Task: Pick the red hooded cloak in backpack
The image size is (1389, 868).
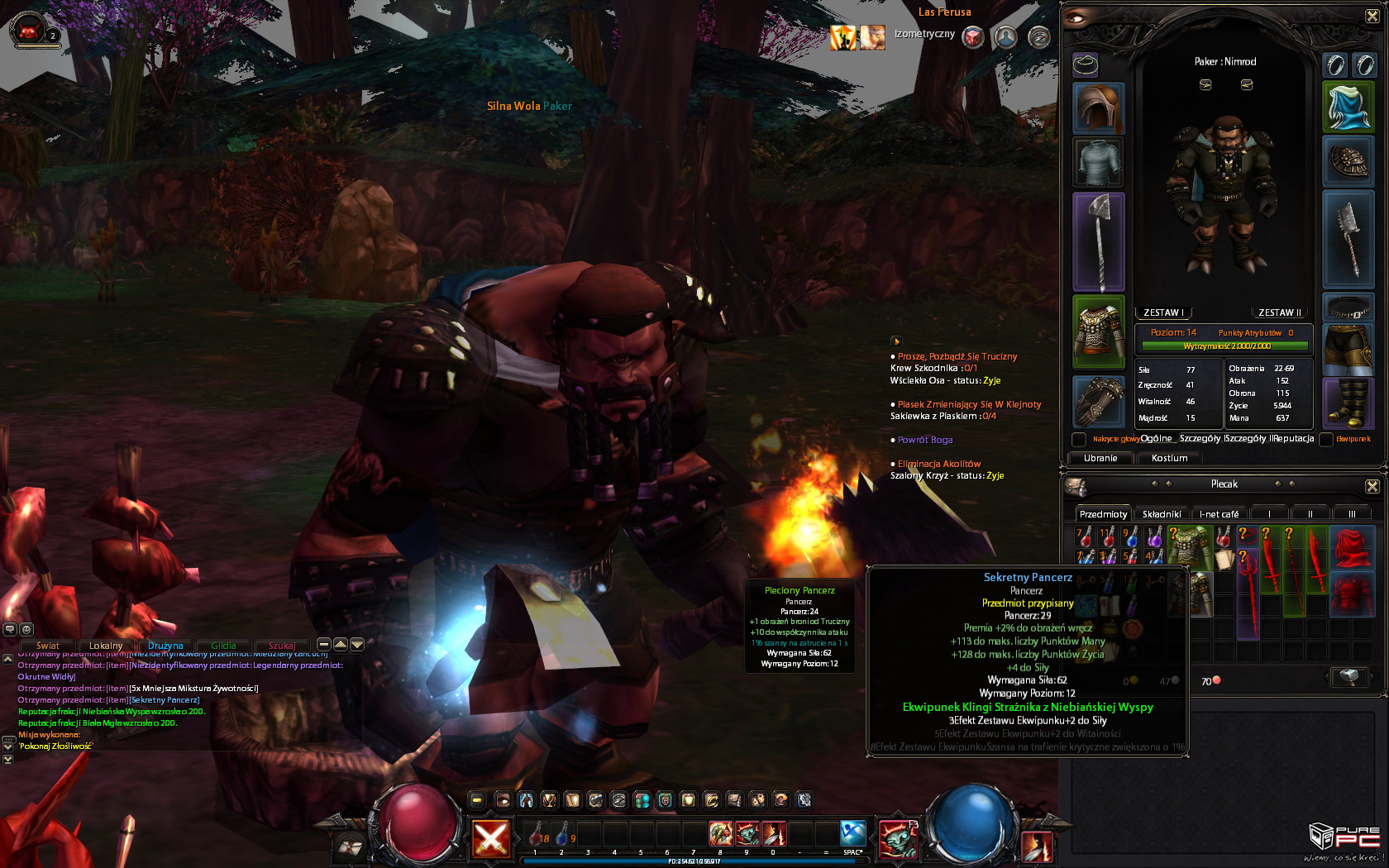Action: pyautogui.click(x=1349, y=547)
